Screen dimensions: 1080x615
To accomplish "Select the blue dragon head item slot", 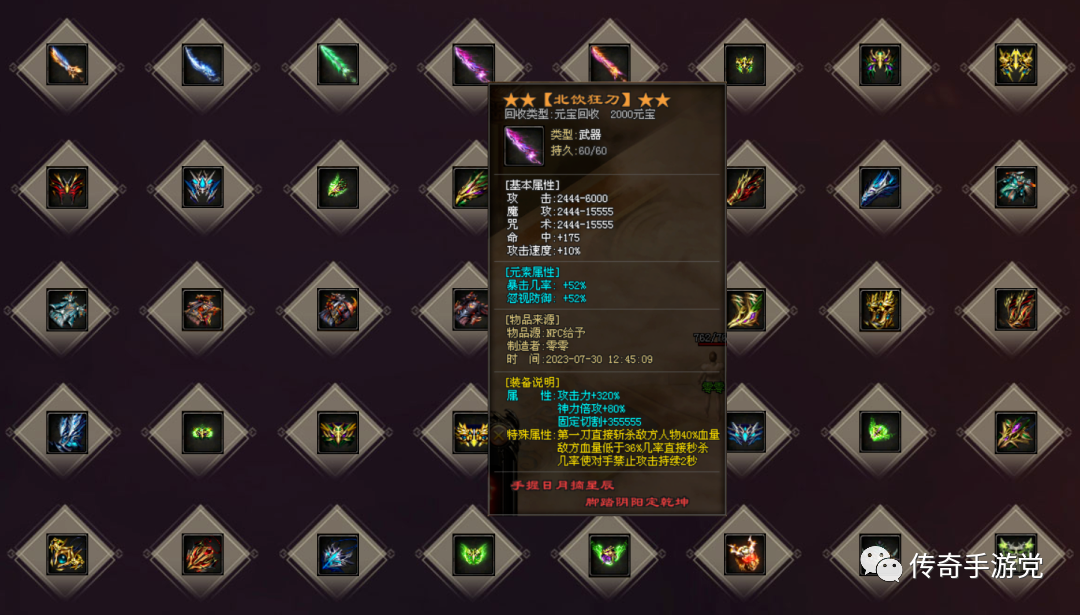I will coord(880,187).
